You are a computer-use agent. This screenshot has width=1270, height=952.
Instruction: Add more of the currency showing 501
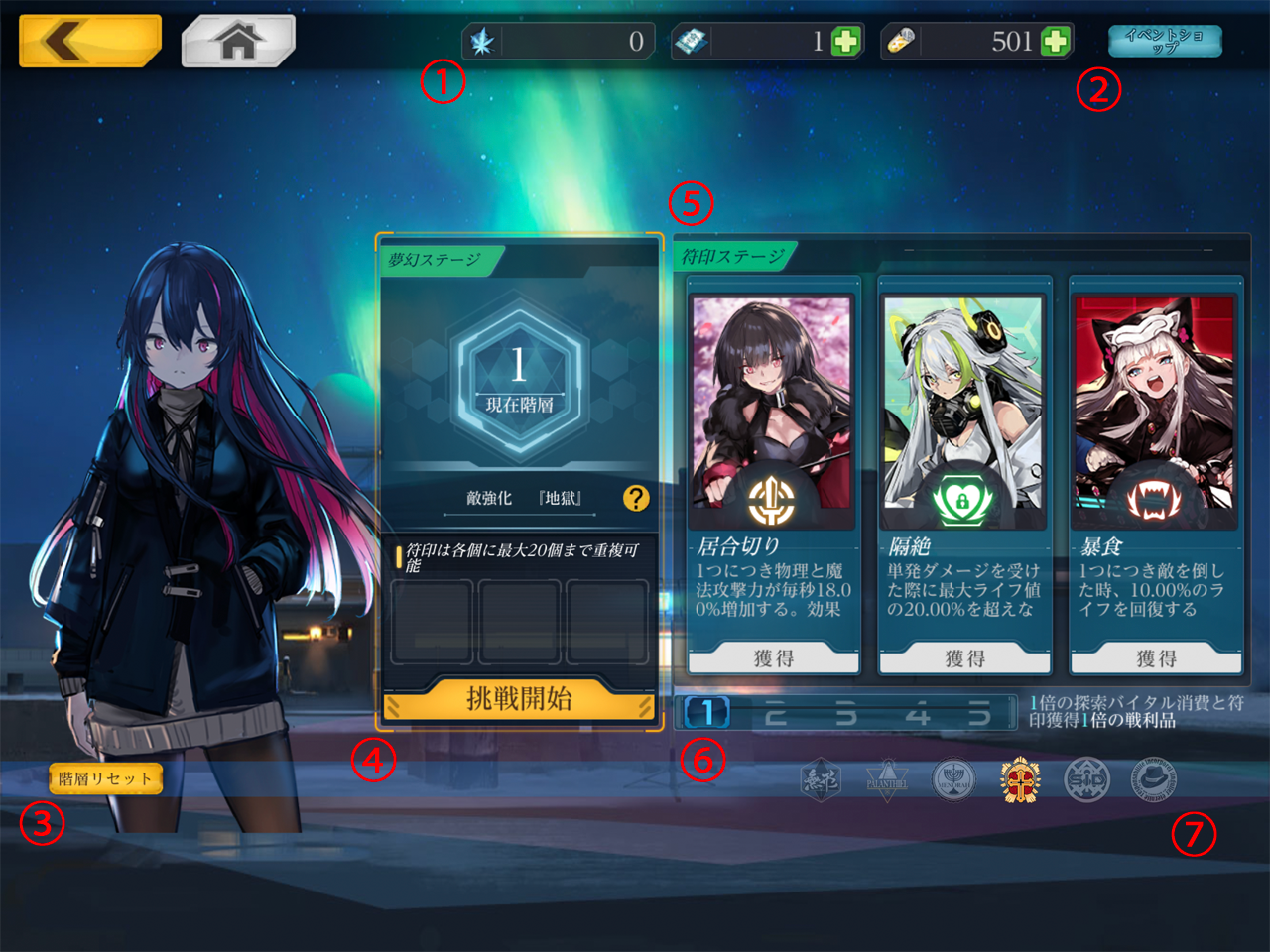coord(1056,42)
